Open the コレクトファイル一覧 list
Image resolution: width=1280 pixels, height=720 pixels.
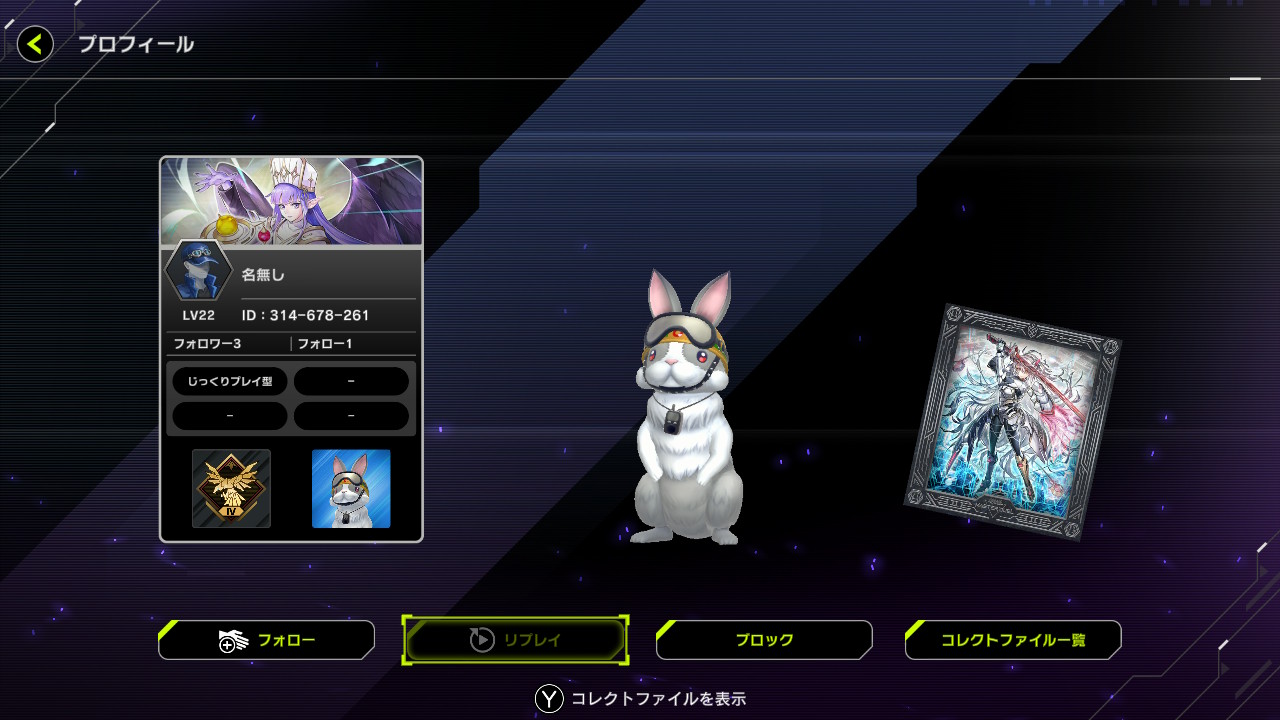[1013, 640]
